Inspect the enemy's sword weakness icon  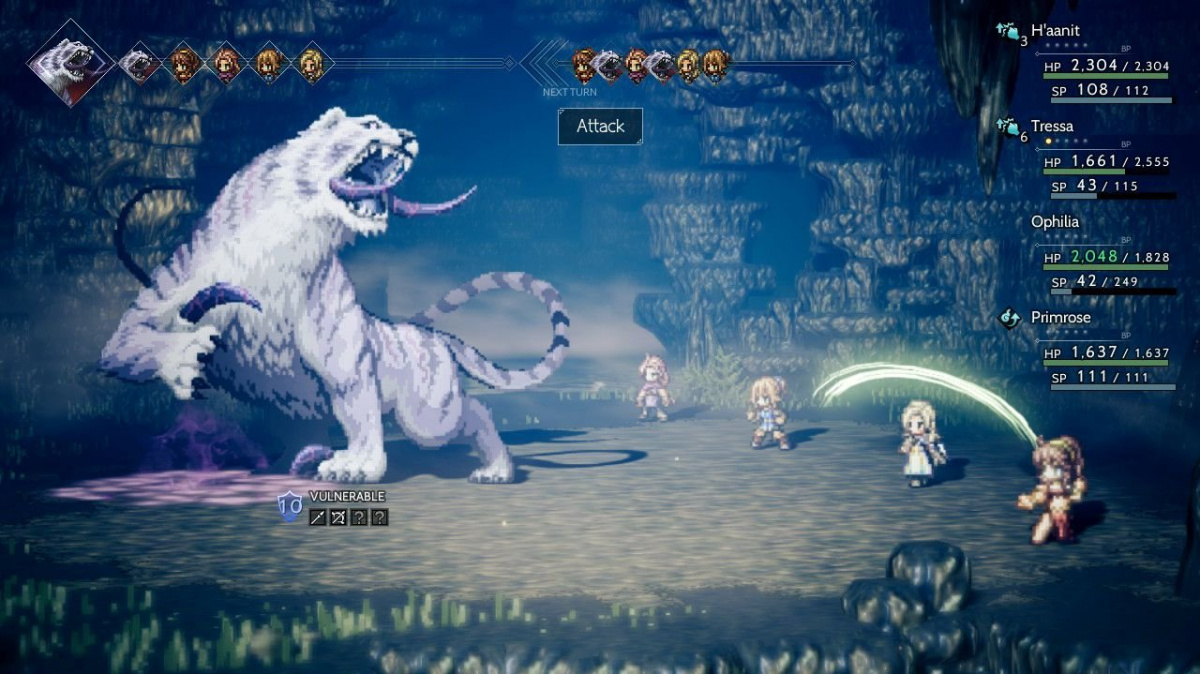click(317, 517)
